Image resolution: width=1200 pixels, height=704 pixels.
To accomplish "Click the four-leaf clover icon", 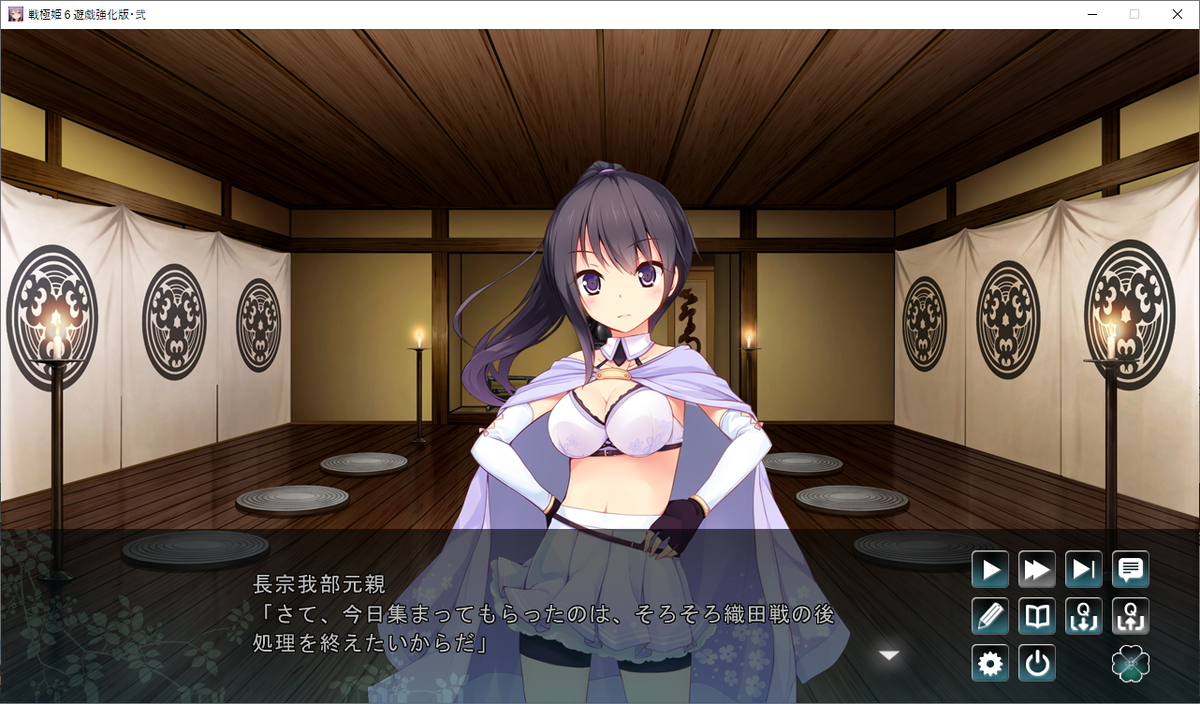I will tap(1131, 663).
